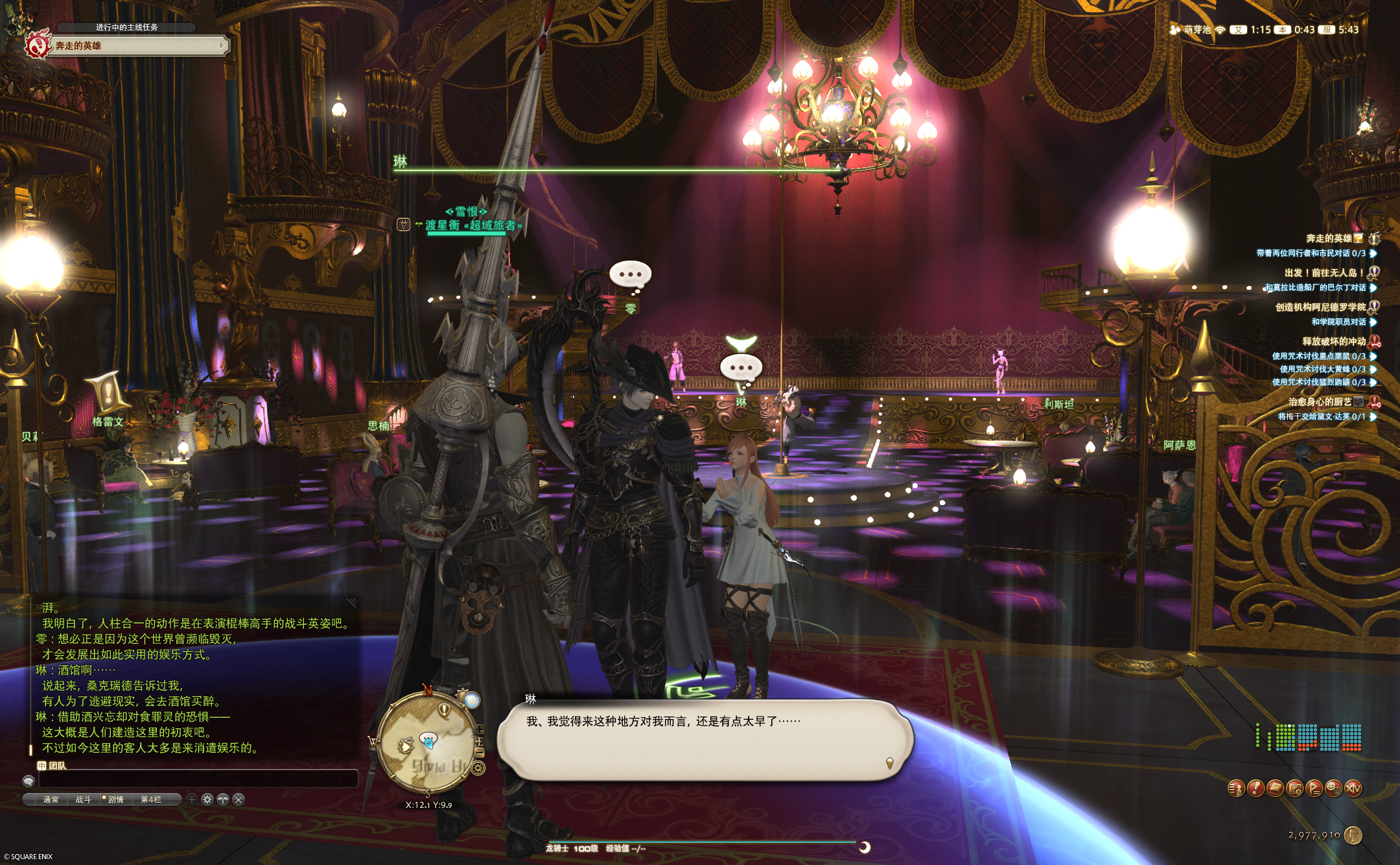Open the minimap
This screenshot has width=1400, height=865.
426,742
